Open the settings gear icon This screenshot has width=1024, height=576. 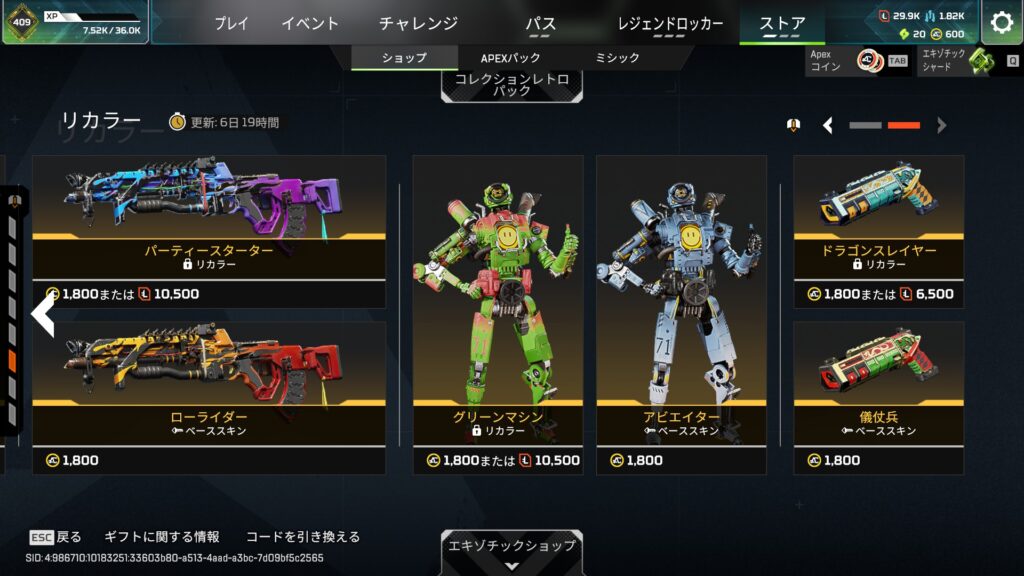[1001, 23]
